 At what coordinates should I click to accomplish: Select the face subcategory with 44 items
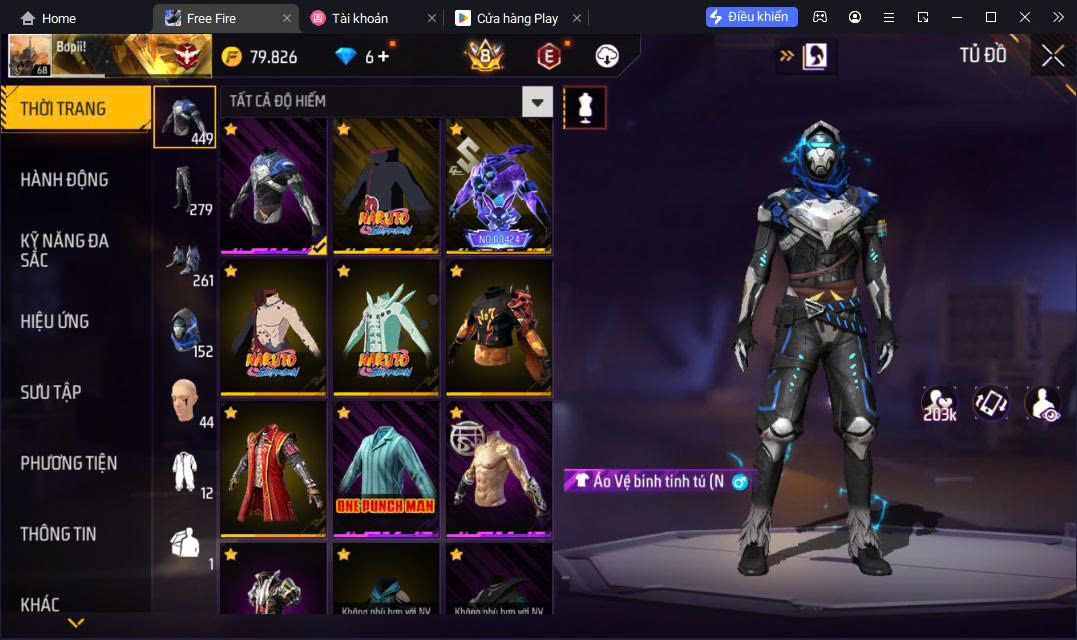click(185, 401)
